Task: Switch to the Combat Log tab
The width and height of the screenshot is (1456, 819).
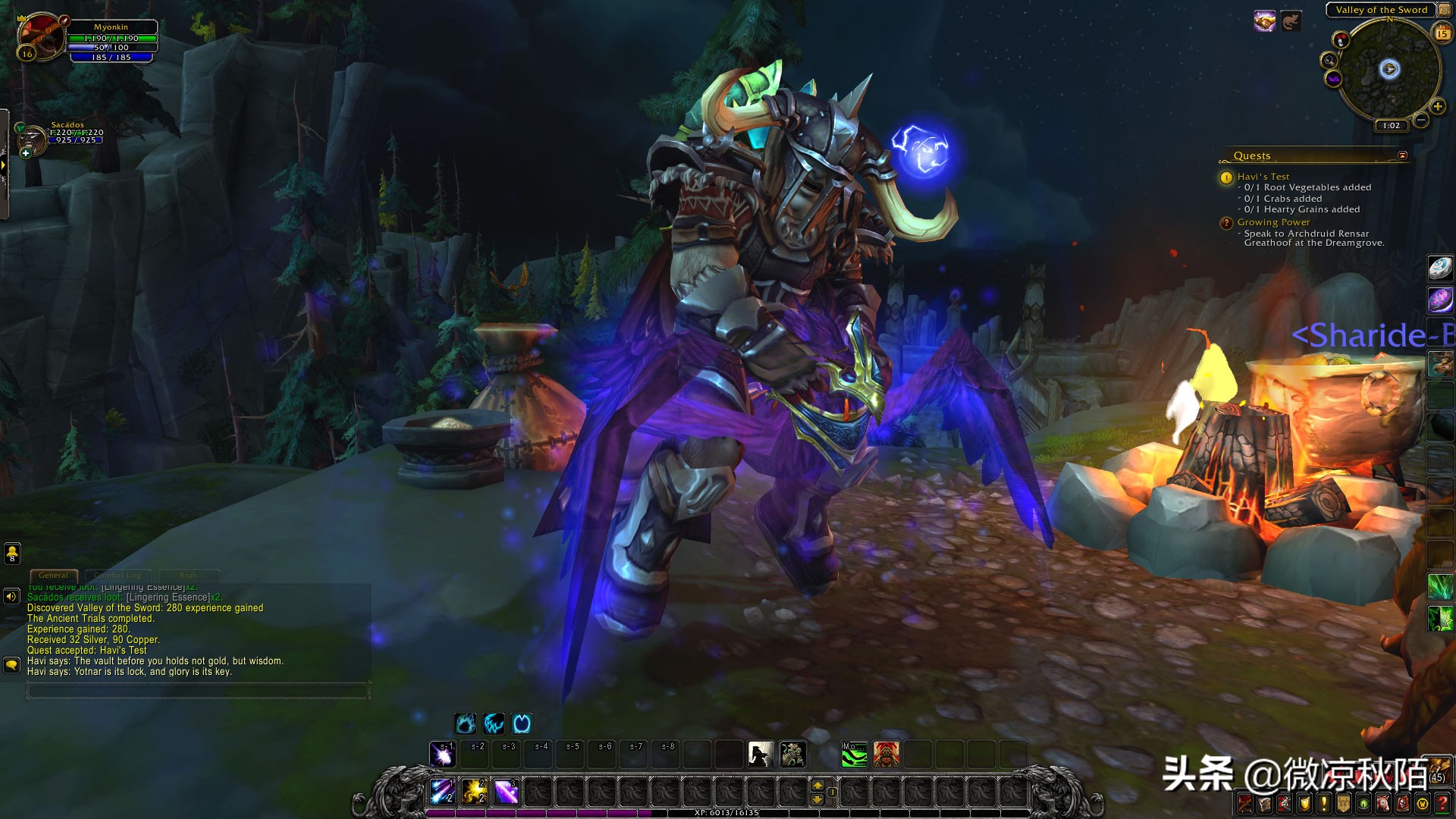Action: click(118, 576)
